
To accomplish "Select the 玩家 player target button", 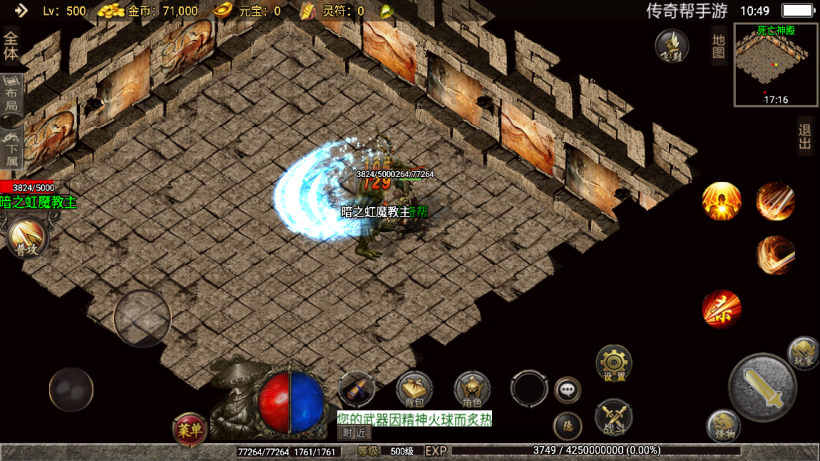I will (803, 351).
